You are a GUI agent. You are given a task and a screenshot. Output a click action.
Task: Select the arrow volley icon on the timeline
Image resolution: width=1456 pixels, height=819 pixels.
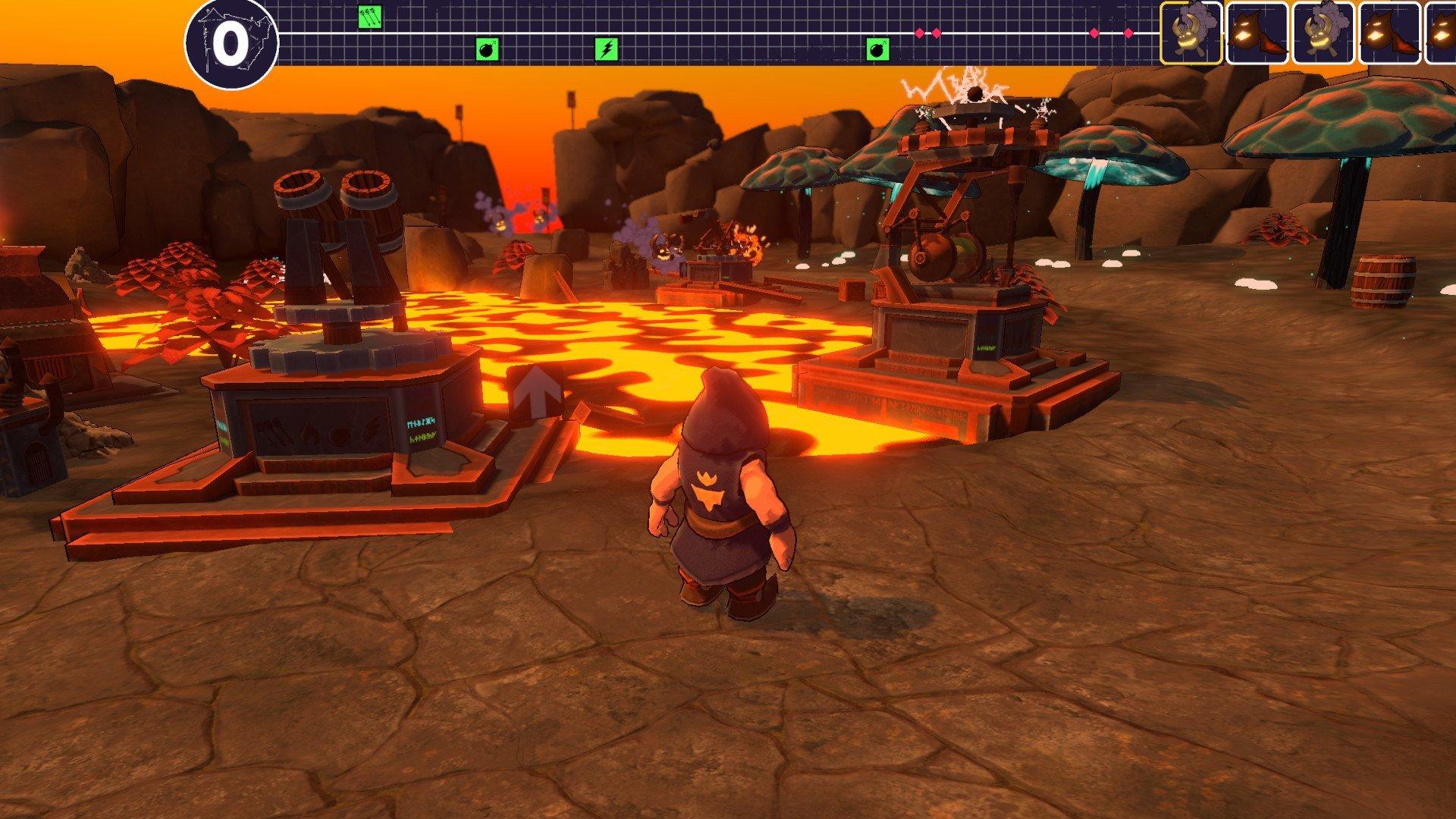pos(369,17)
